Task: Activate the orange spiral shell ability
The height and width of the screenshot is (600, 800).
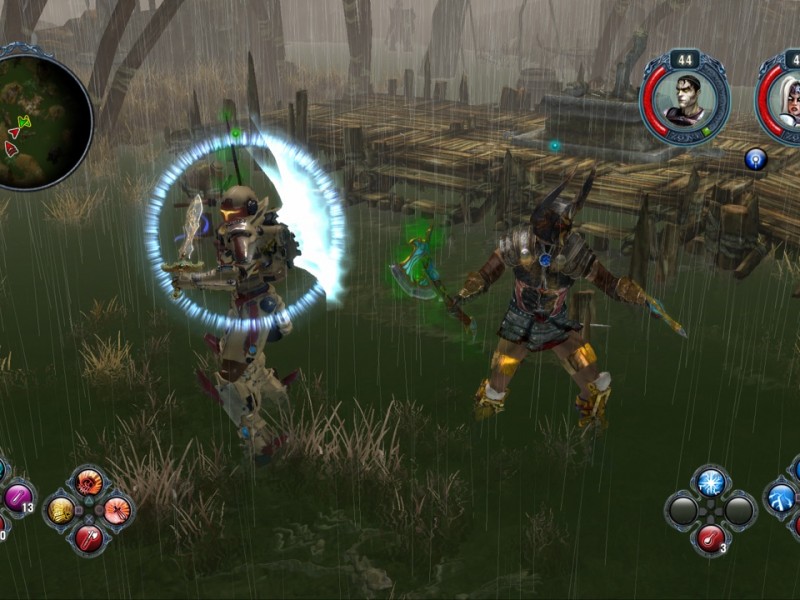Action: click(x=89, y=482)
